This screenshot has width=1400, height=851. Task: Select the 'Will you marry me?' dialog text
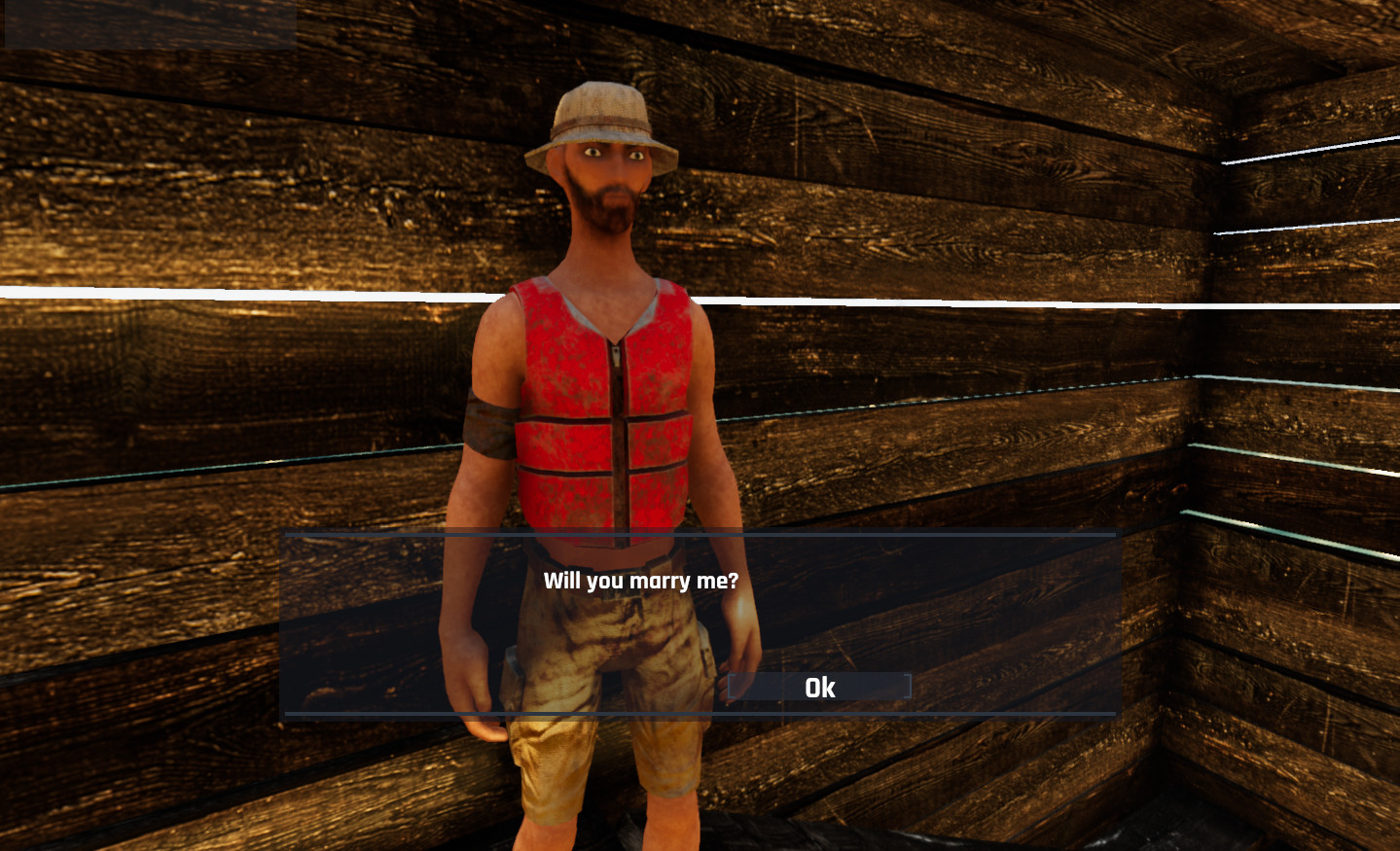pyautogui.click(x=643, y=581)
